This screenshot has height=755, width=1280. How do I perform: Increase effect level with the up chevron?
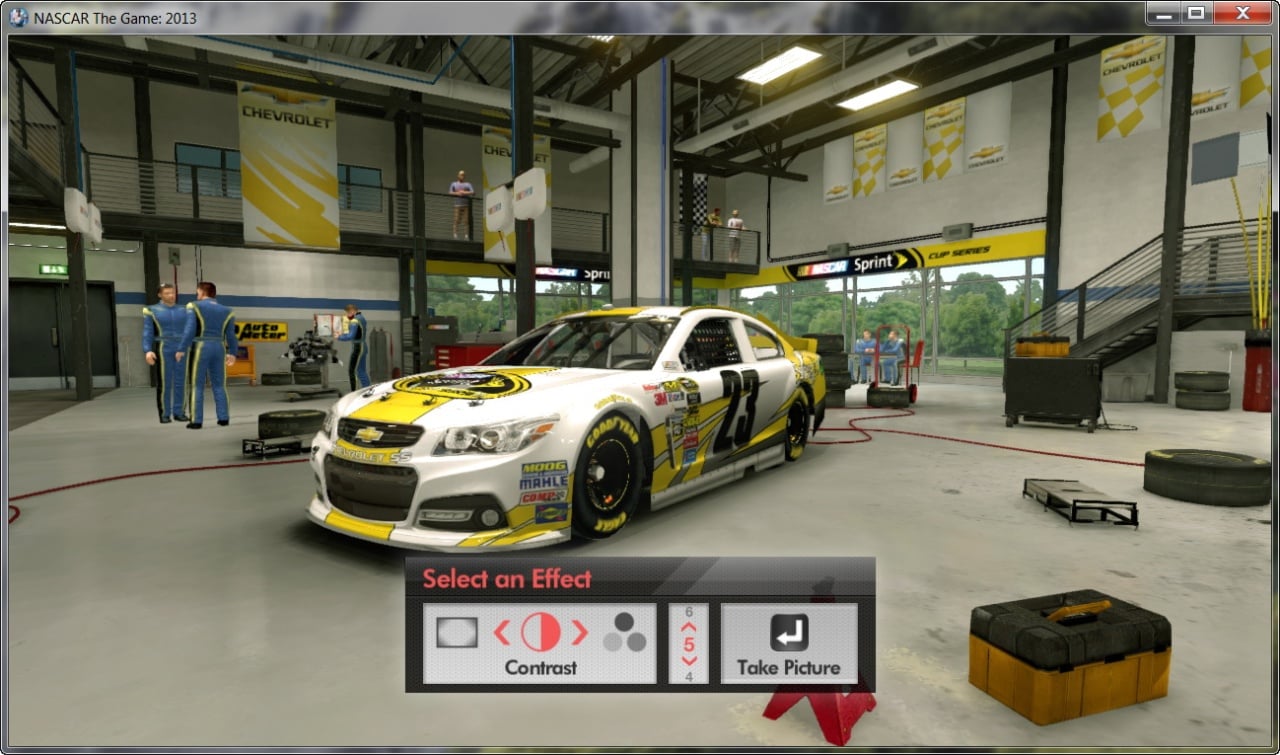689,627
